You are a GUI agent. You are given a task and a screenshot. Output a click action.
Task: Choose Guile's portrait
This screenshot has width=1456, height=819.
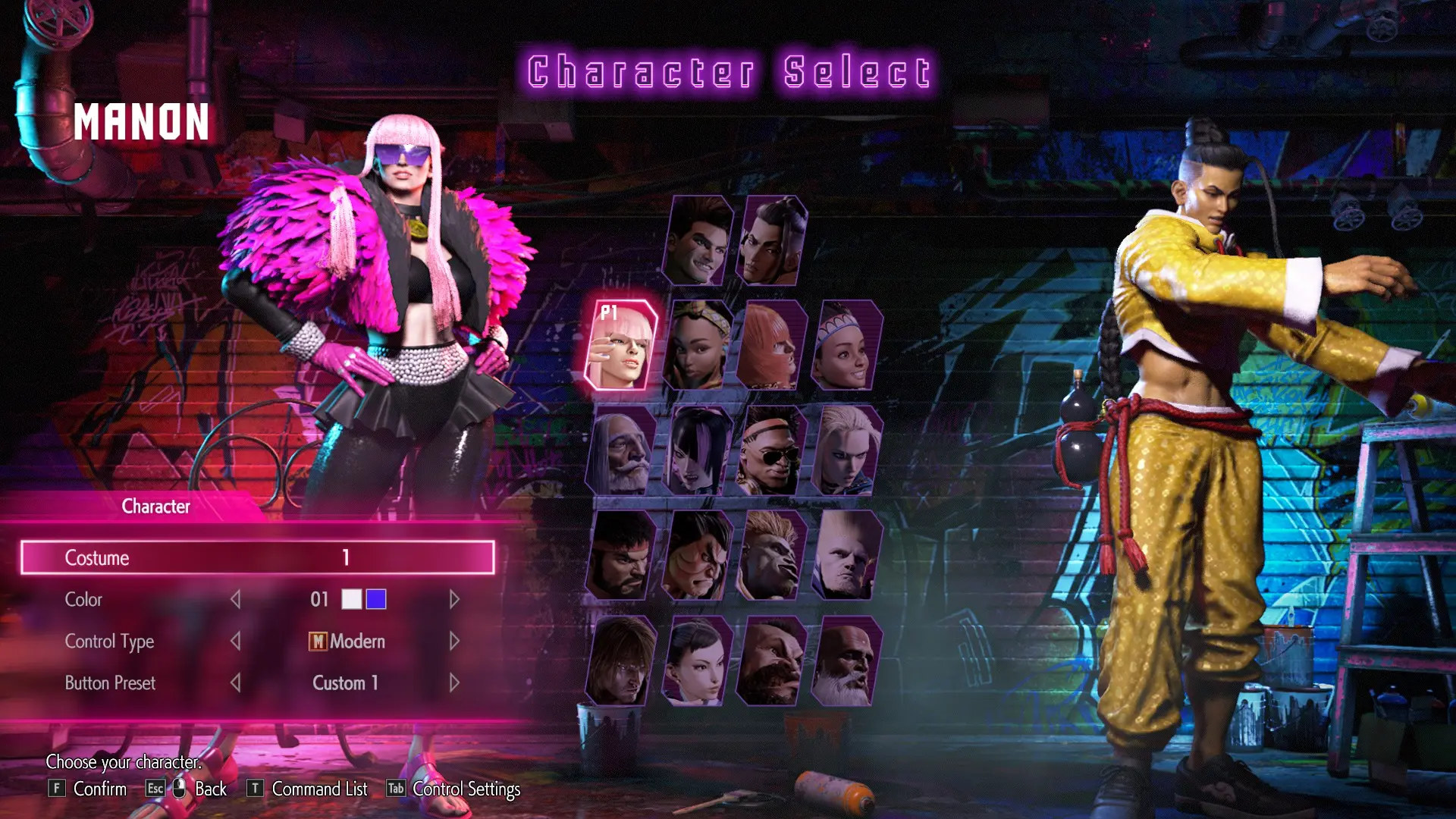point(846,556)
